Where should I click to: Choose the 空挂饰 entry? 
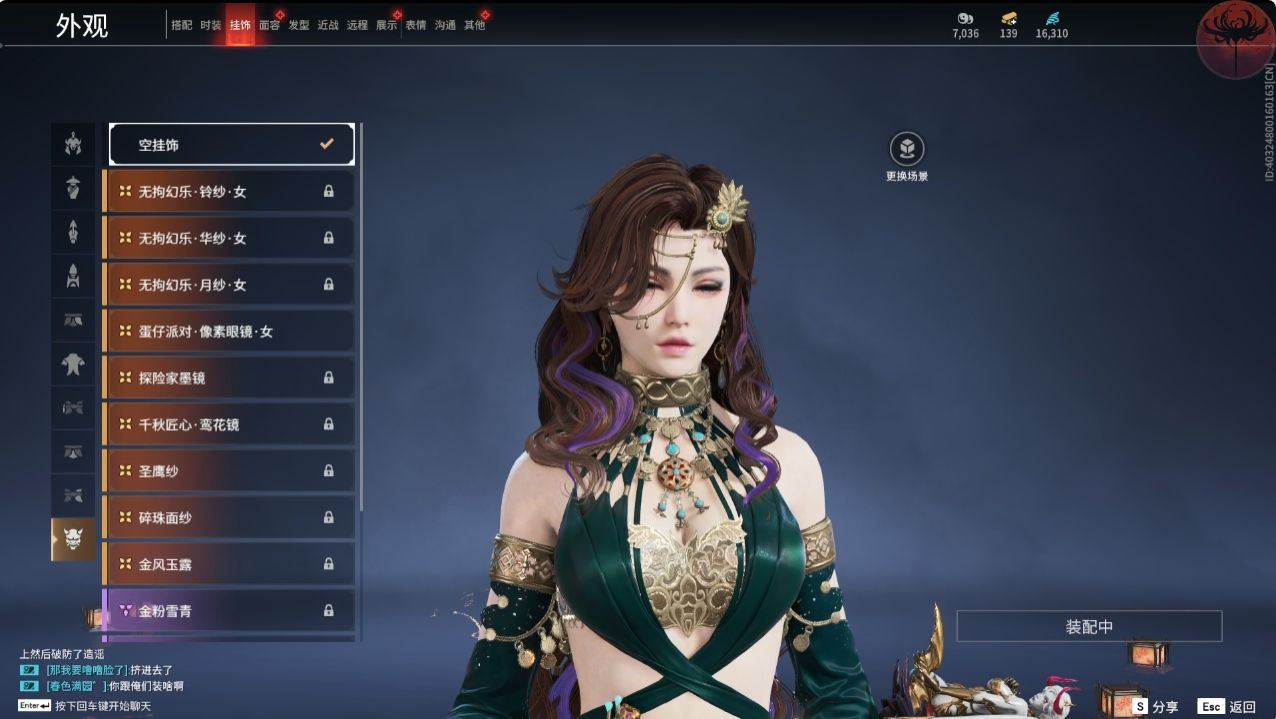point(232,144)
